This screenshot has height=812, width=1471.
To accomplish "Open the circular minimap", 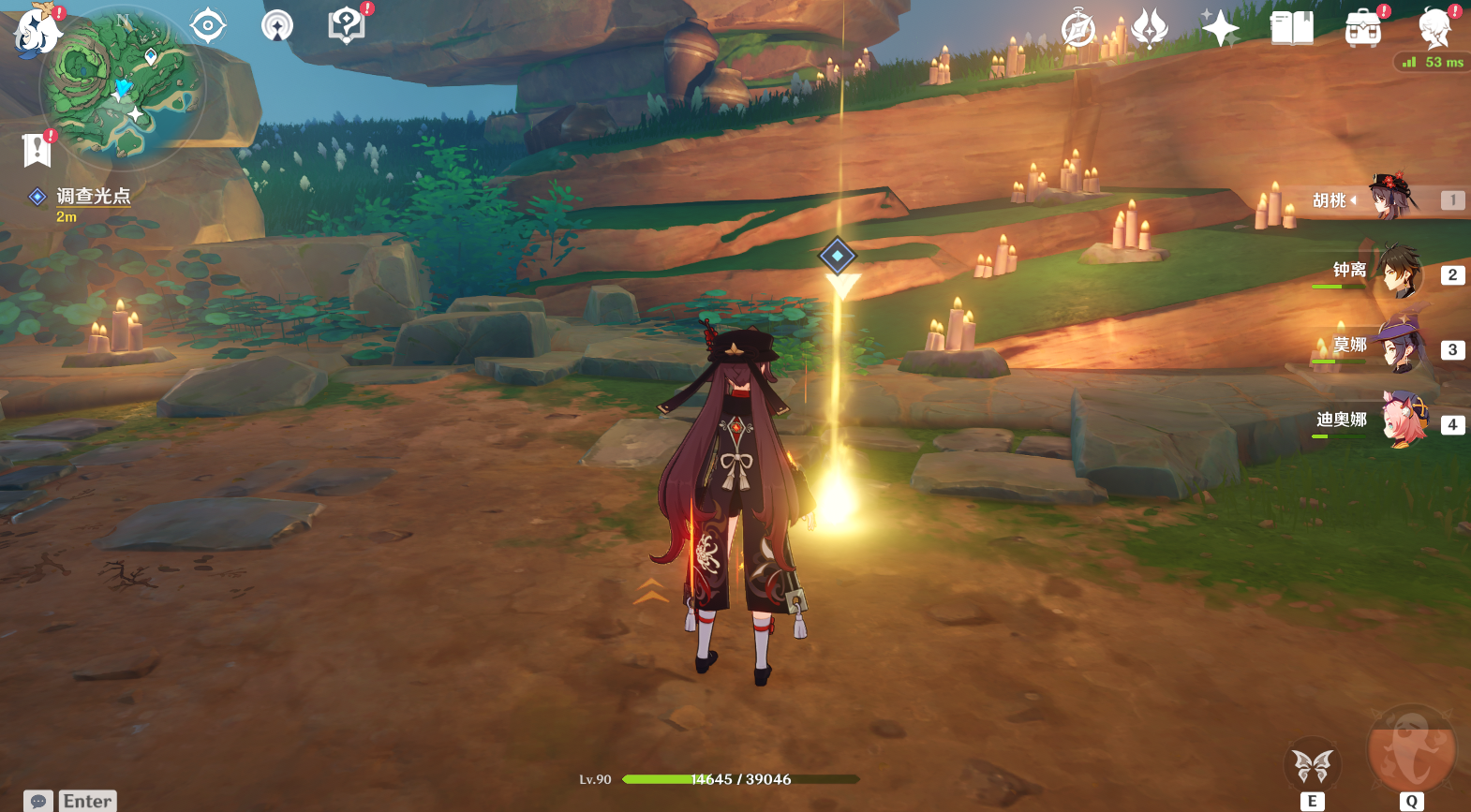I will coord(122,86).
